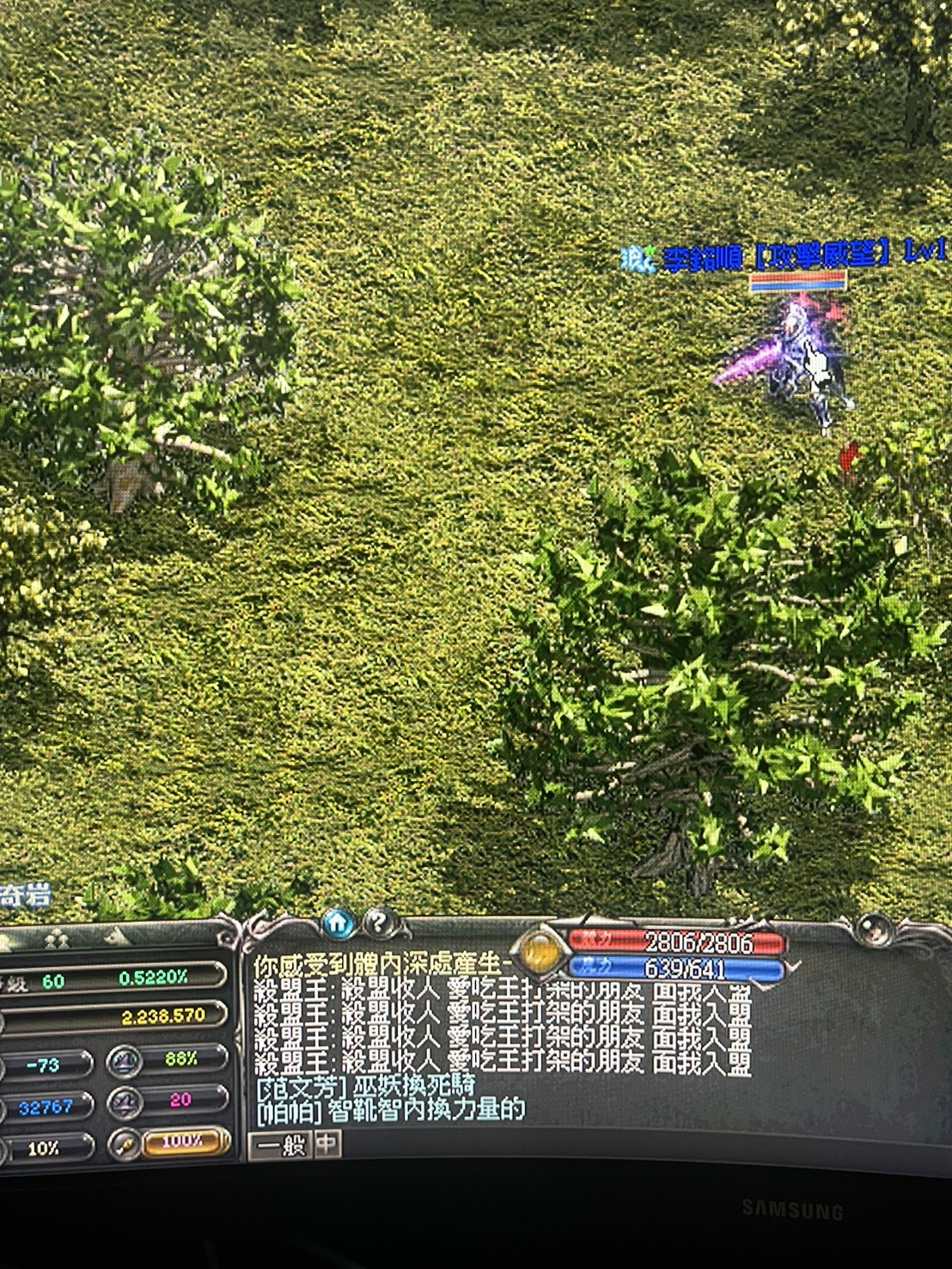Open the question mark help button

(x=378, y=924)
